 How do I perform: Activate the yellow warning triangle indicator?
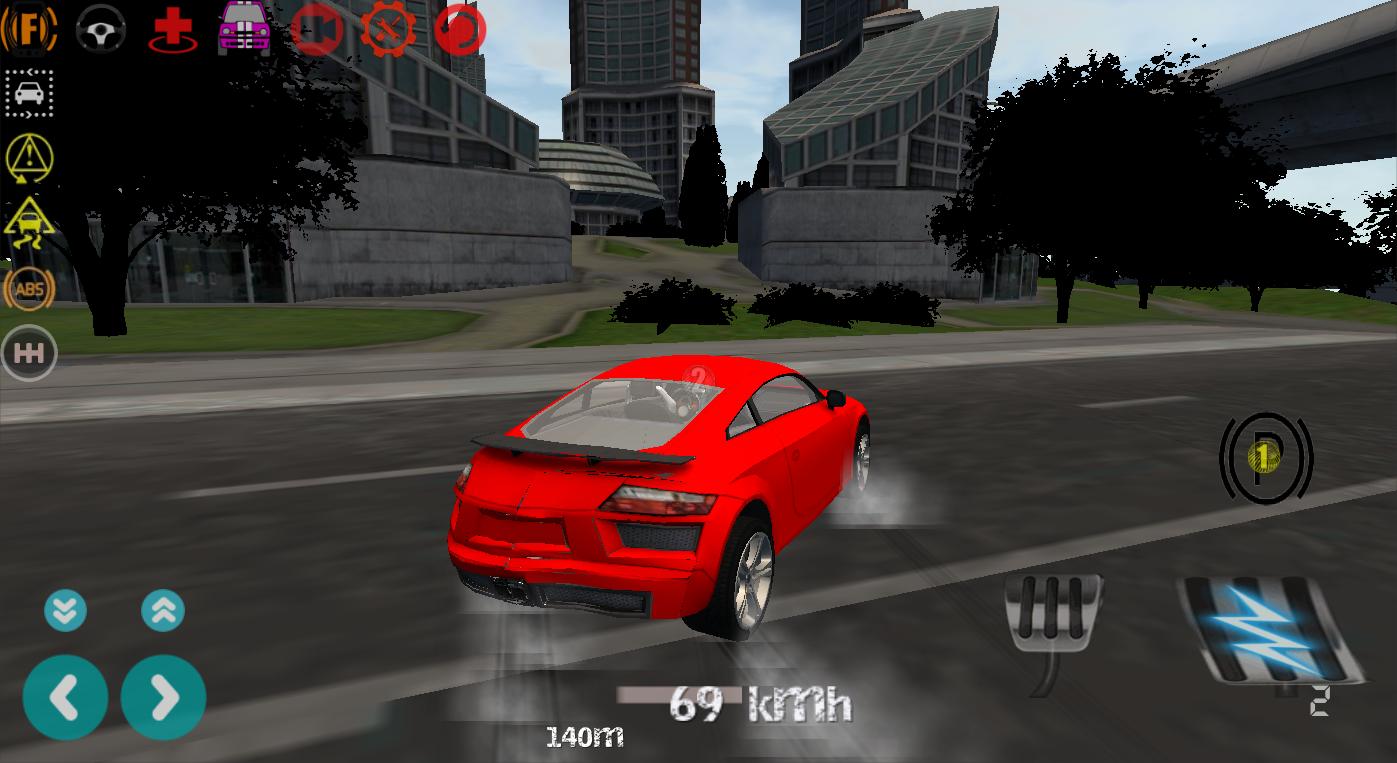tap(29, 157)
